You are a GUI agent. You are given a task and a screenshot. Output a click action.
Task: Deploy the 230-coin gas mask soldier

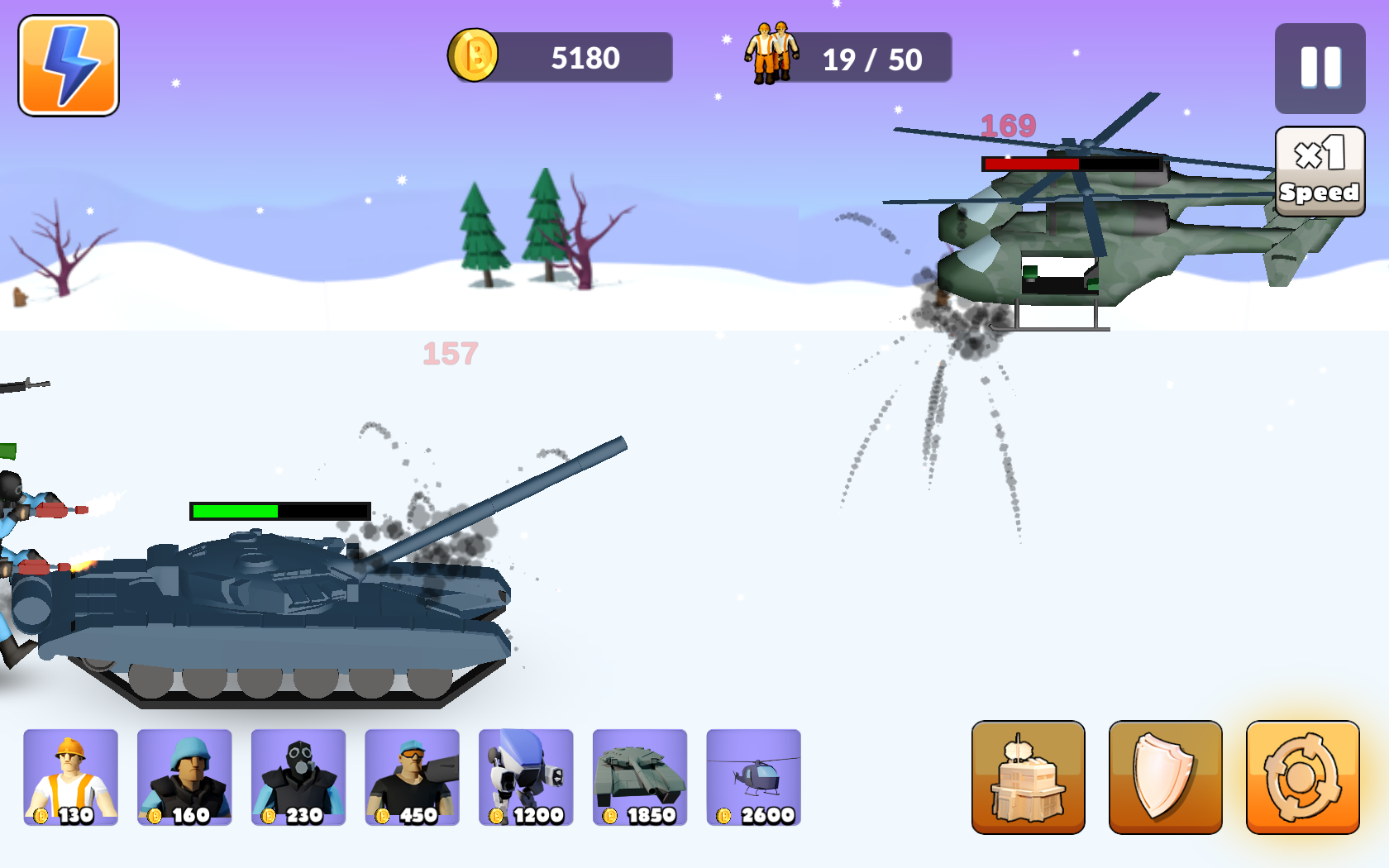298,777
